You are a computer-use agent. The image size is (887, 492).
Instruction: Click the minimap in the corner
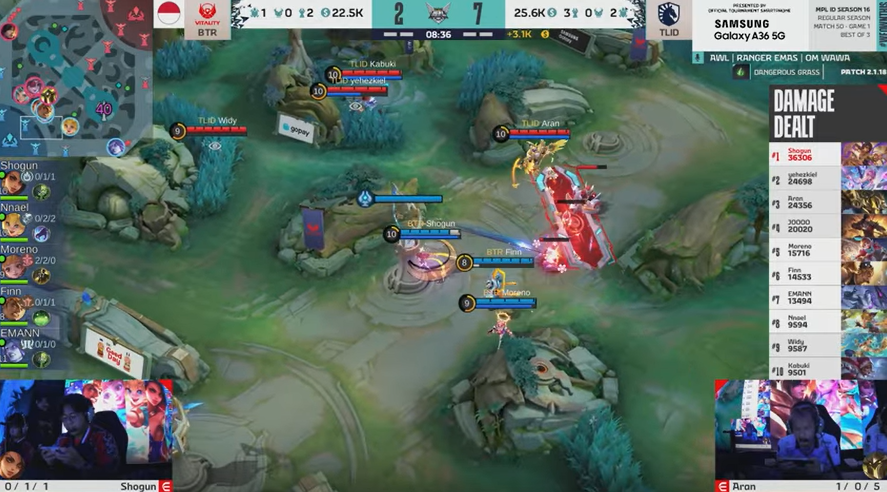(75, 78)
